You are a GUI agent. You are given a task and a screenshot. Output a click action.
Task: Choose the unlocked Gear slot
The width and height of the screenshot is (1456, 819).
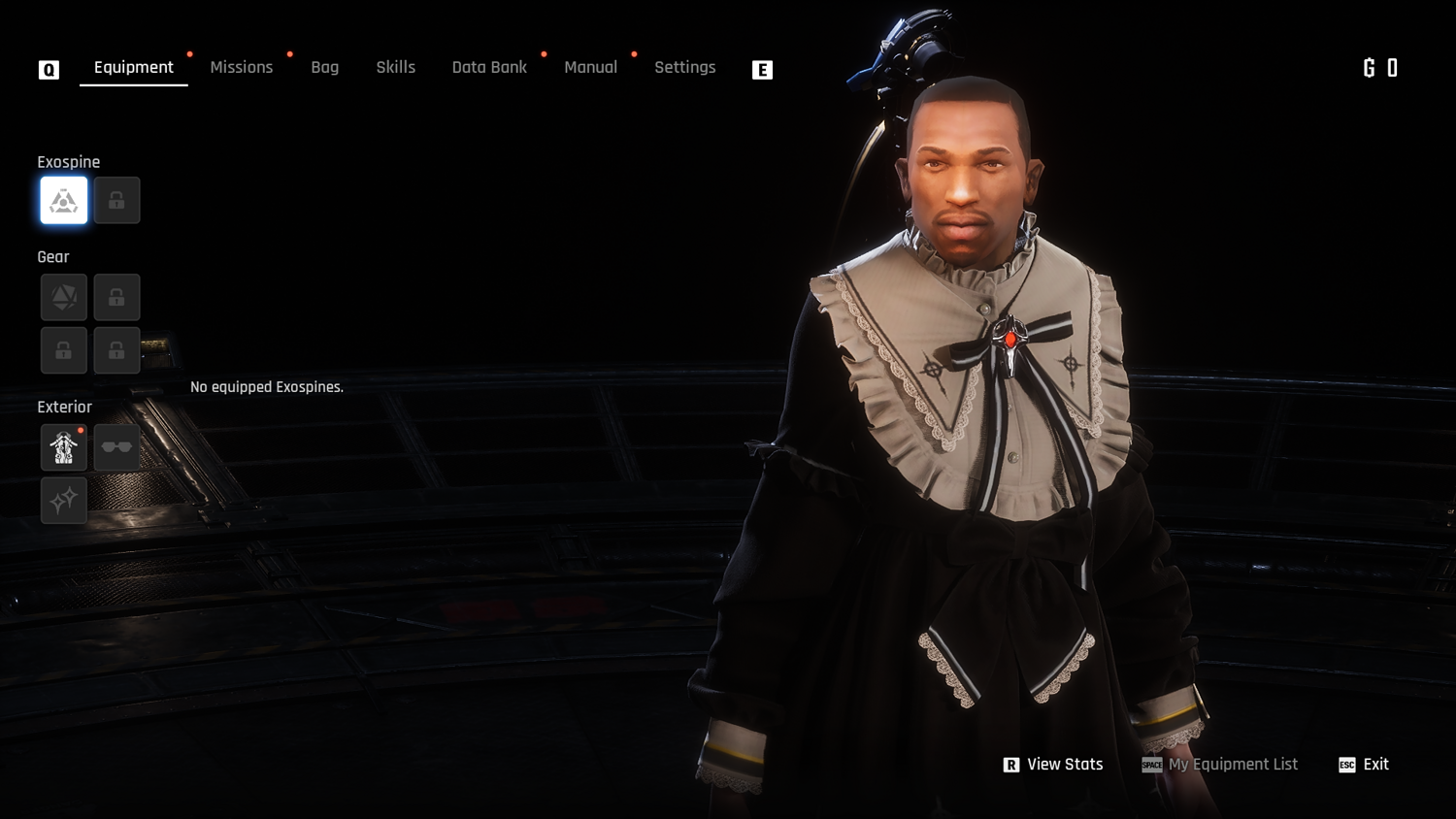(x=64, y=297)
